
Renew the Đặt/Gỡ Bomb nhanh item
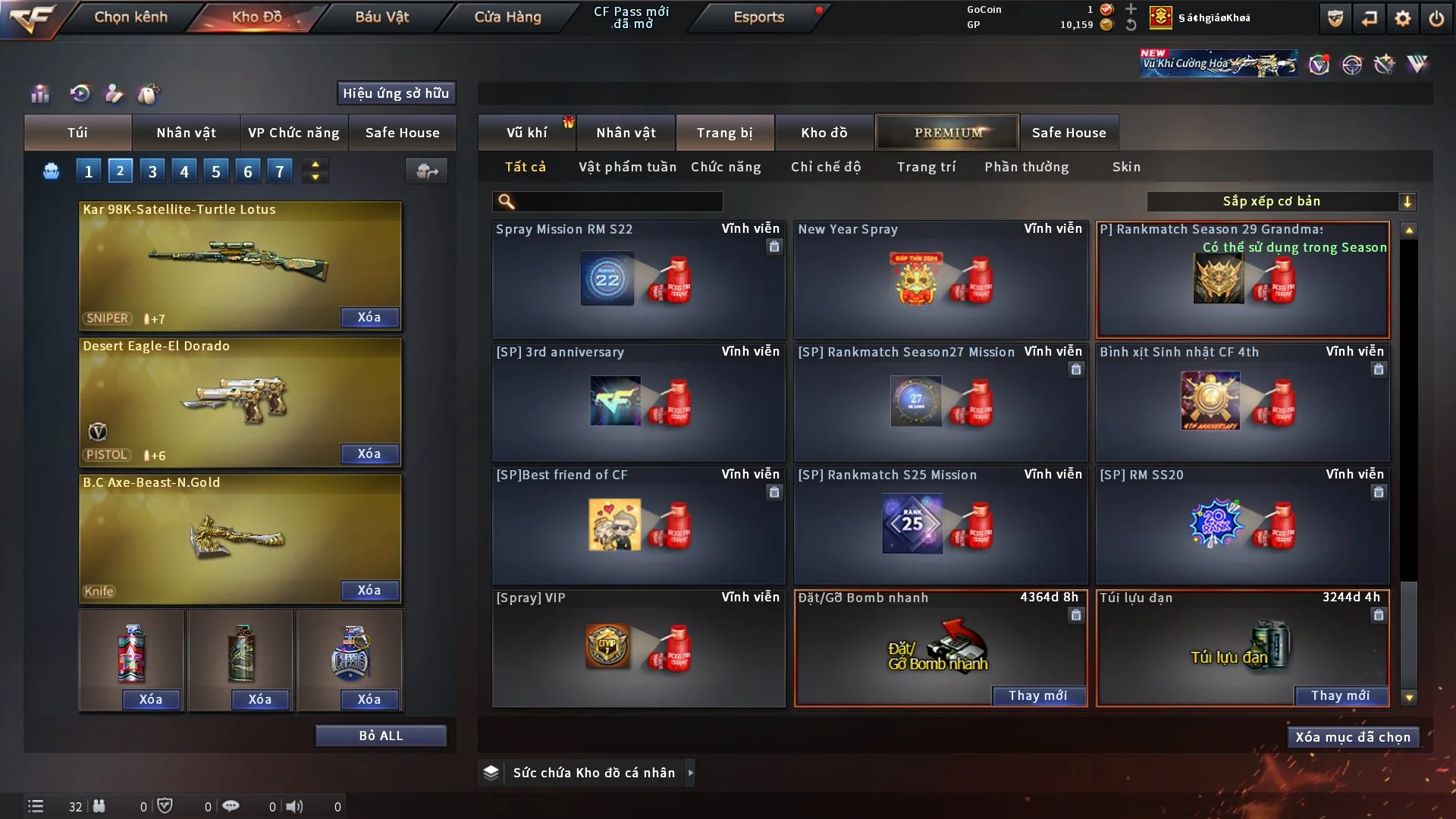[1037, 695]
